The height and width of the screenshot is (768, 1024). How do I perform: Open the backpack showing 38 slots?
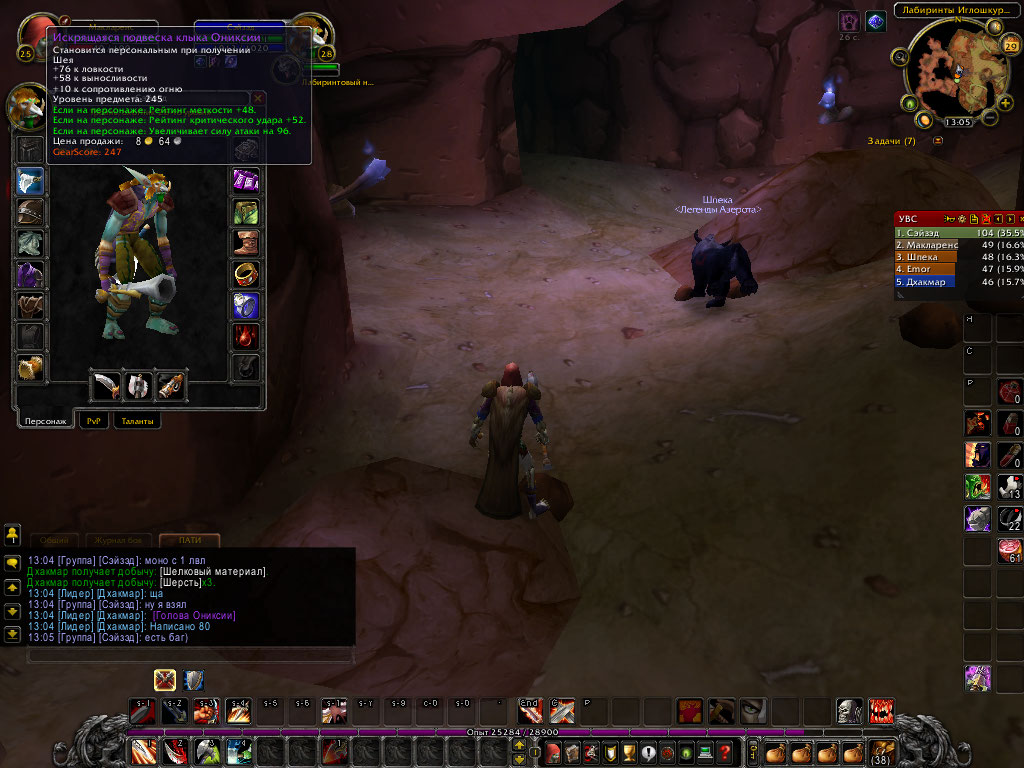[x=881, y=752]
